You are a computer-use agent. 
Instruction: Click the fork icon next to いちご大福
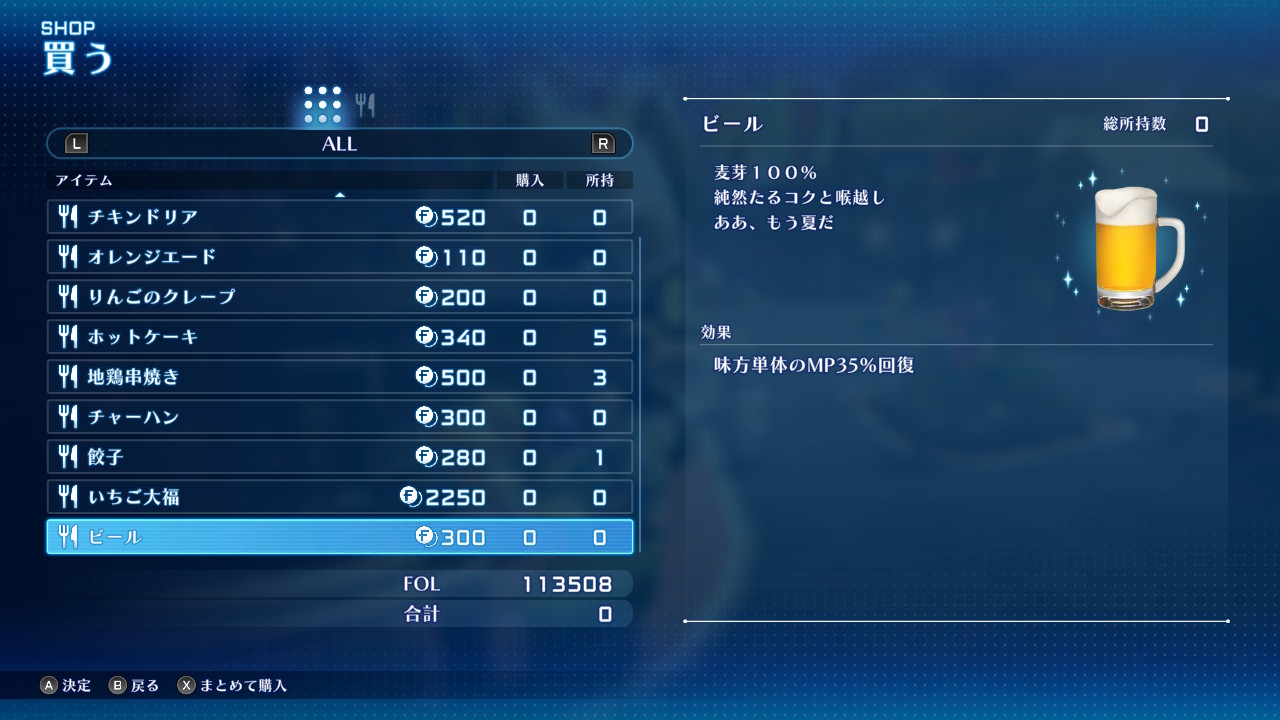pos(68,497)
